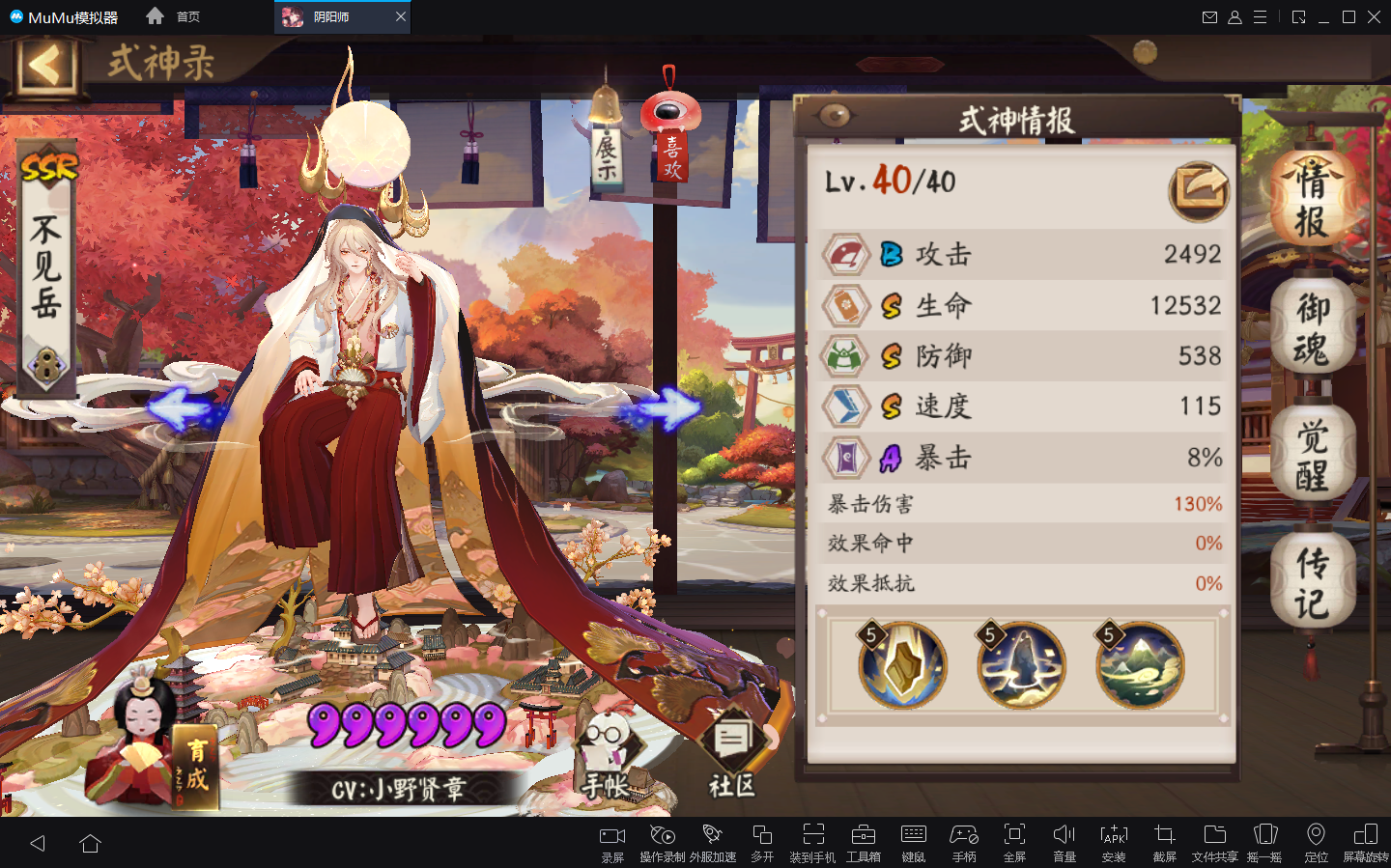Close the 阴阳师 emulator tab
The width and height of the screenshot is (1391, 868).
point(401,16)
